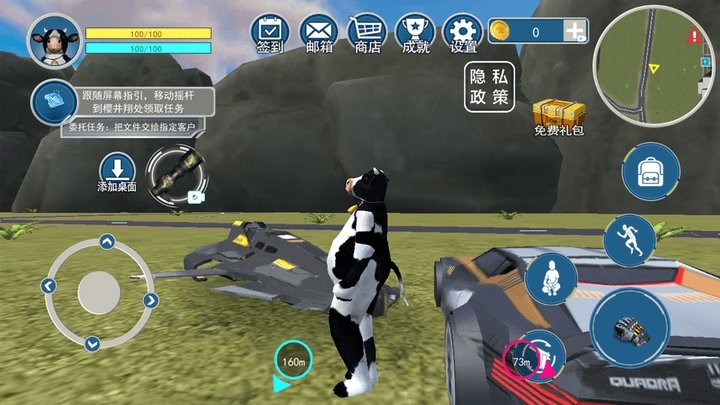This screenshot has height=405, width=720.
Task: Open the 成就 achievements panel
Action: tap(415, 31)
